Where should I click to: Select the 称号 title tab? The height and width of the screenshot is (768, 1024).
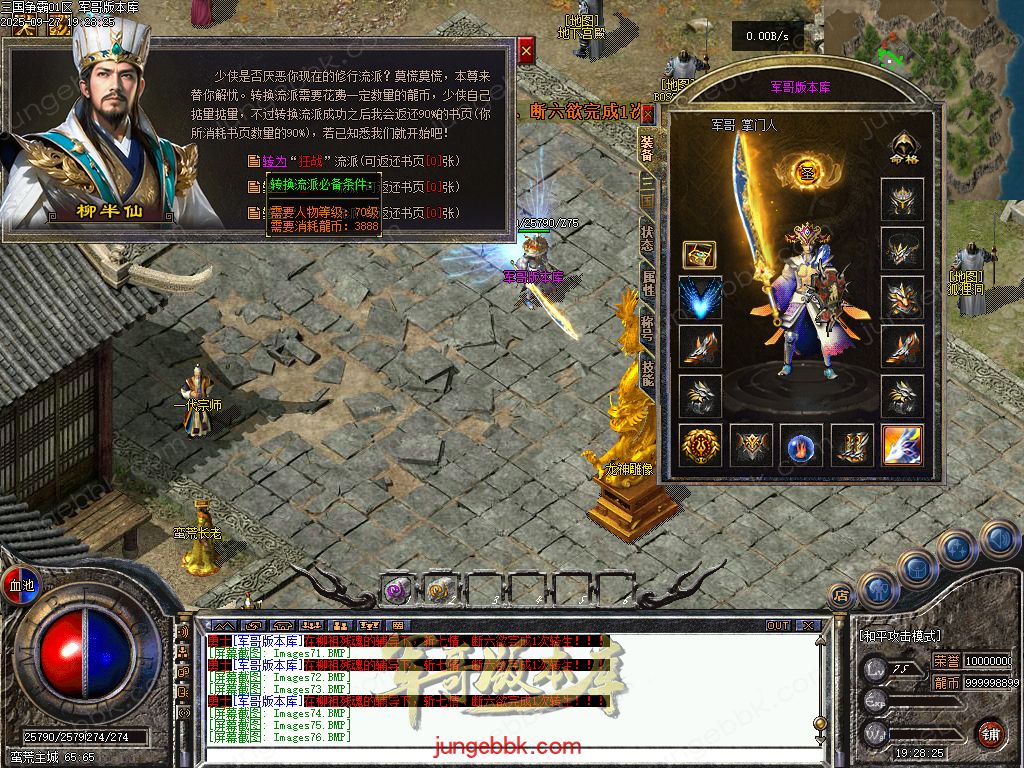(x=647, y=329)
